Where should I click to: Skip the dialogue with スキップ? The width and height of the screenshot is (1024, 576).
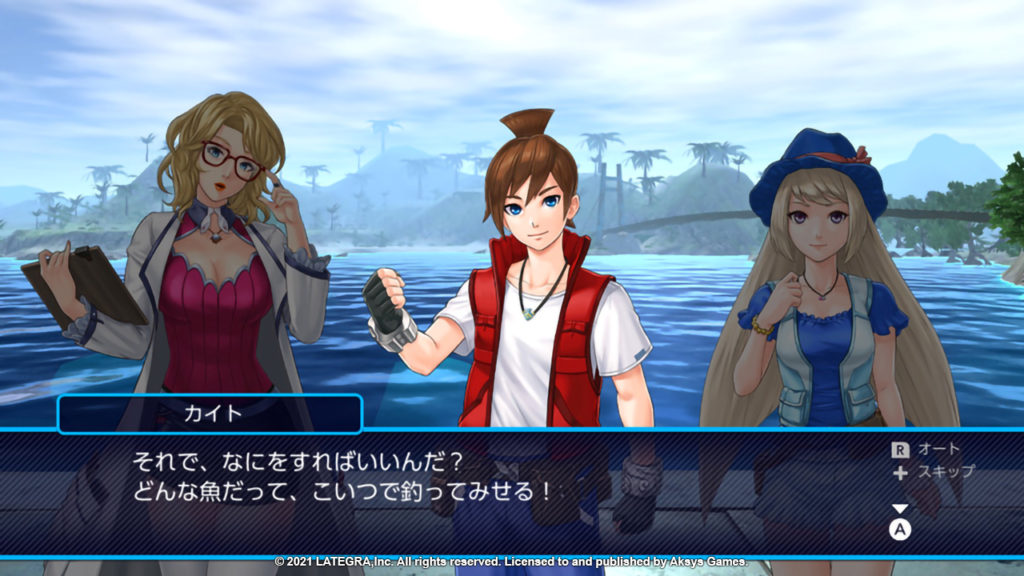932,471
